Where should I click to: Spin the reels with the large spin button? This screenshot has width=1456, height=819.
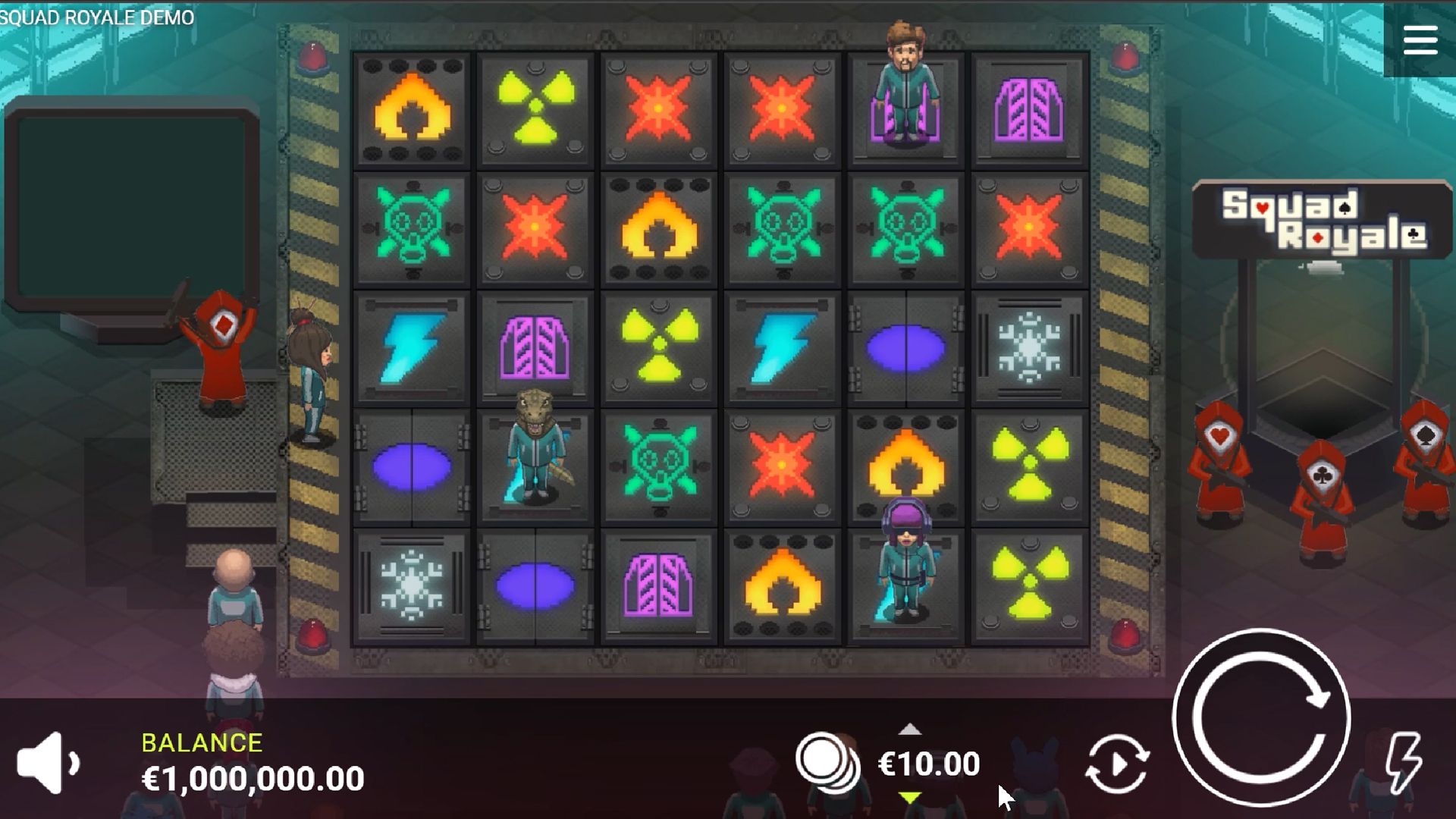click(x=1261, y=717)
